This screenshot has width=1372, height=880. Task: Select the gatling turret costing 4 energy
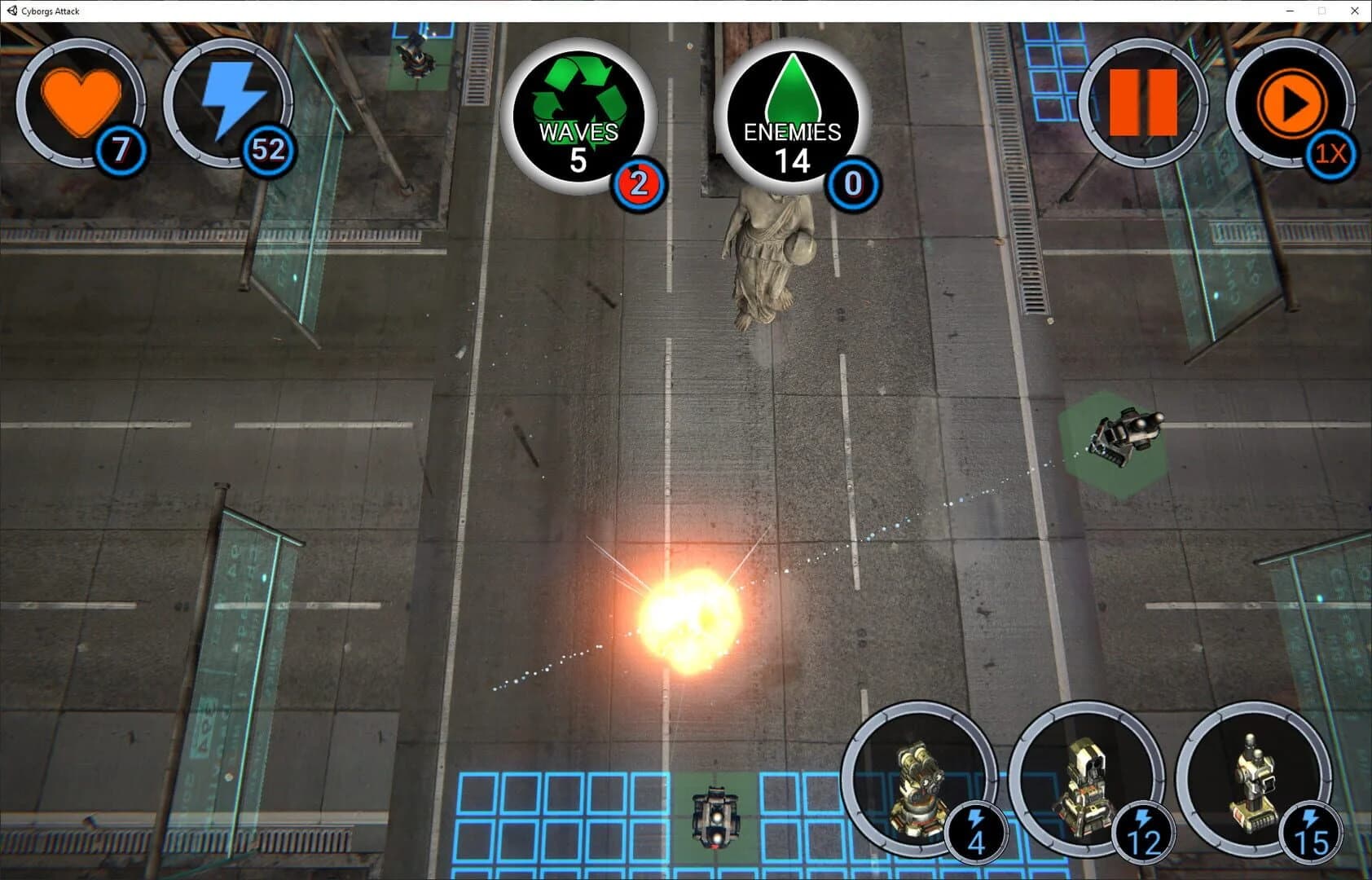pos(919,786)
